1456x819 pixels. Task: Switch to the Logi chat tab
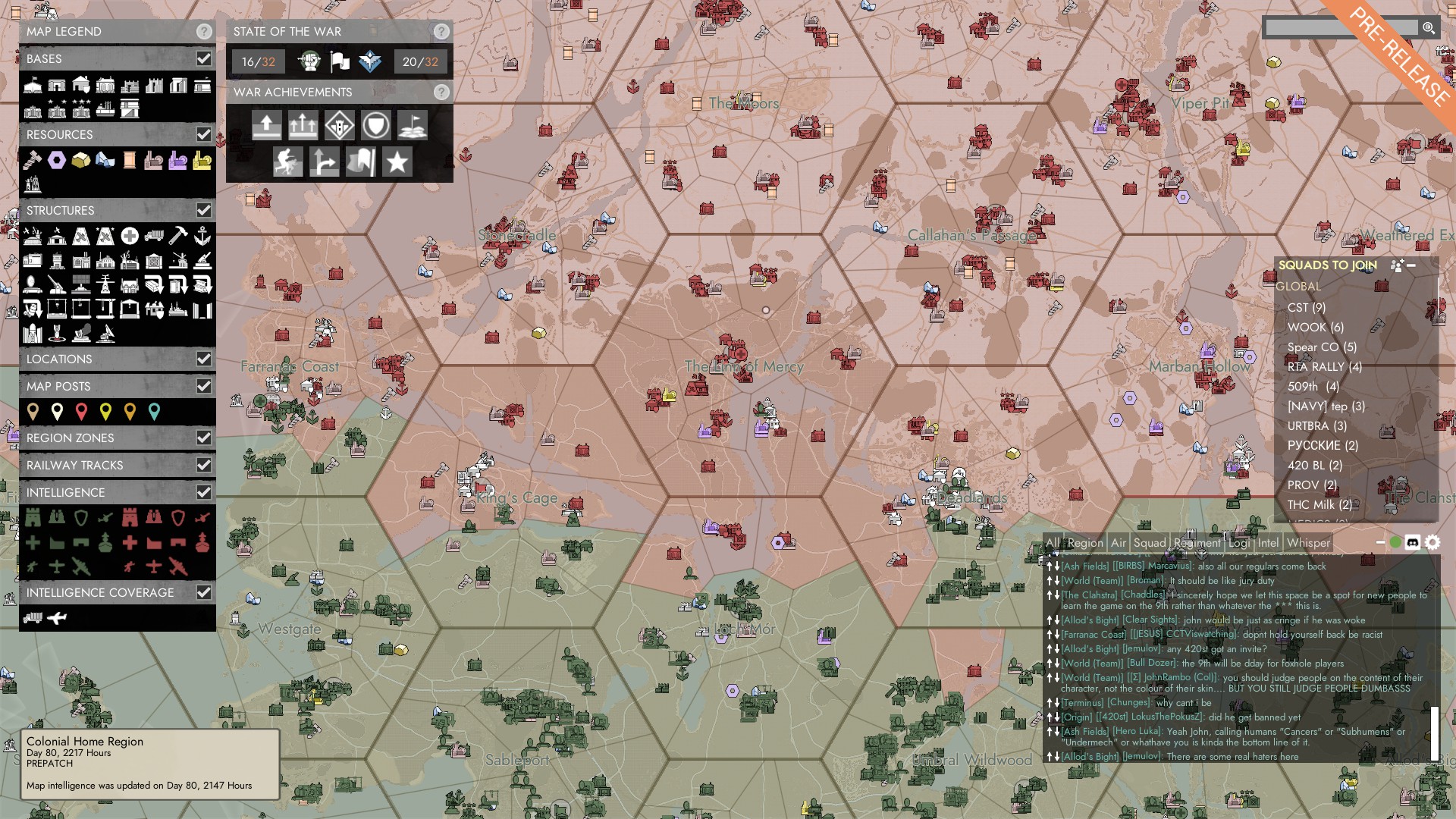click(x=1238, y=543)
